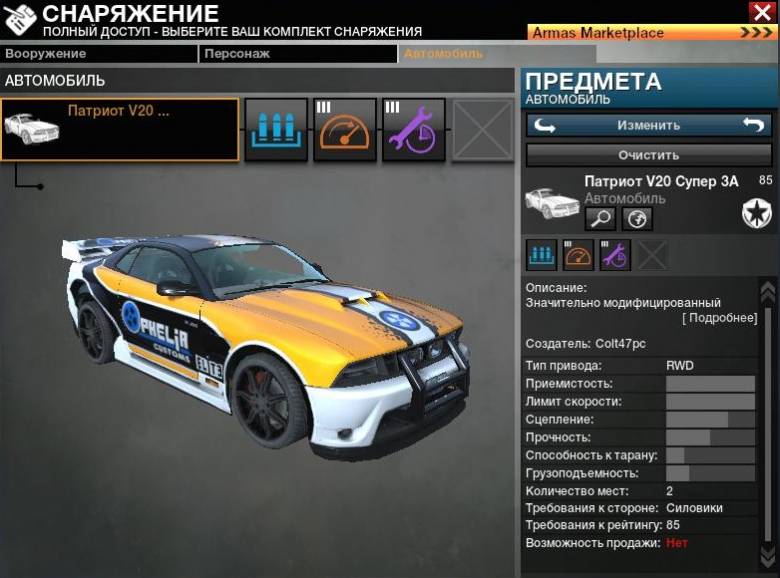The height and width of the screenshot is (578, 780).
Task: Click the details panel scrollbar down arrow
Action: (x=768, y=555)
